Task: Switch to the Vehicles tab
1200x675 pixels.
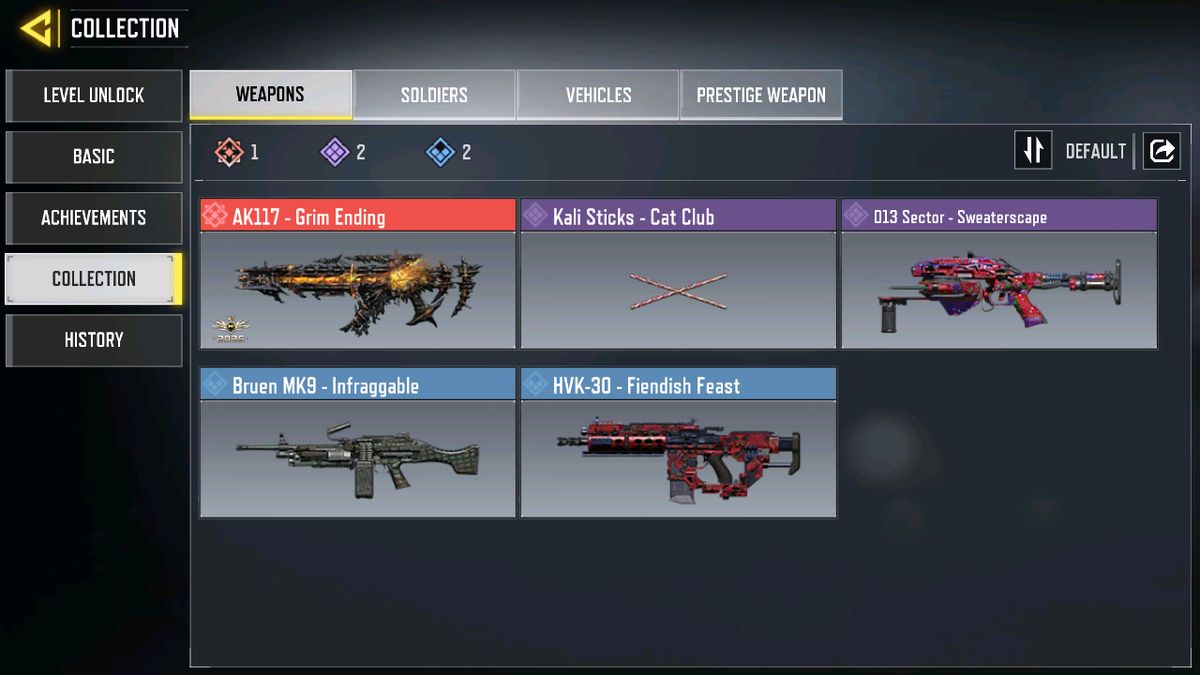Action: tap(598, 95)
